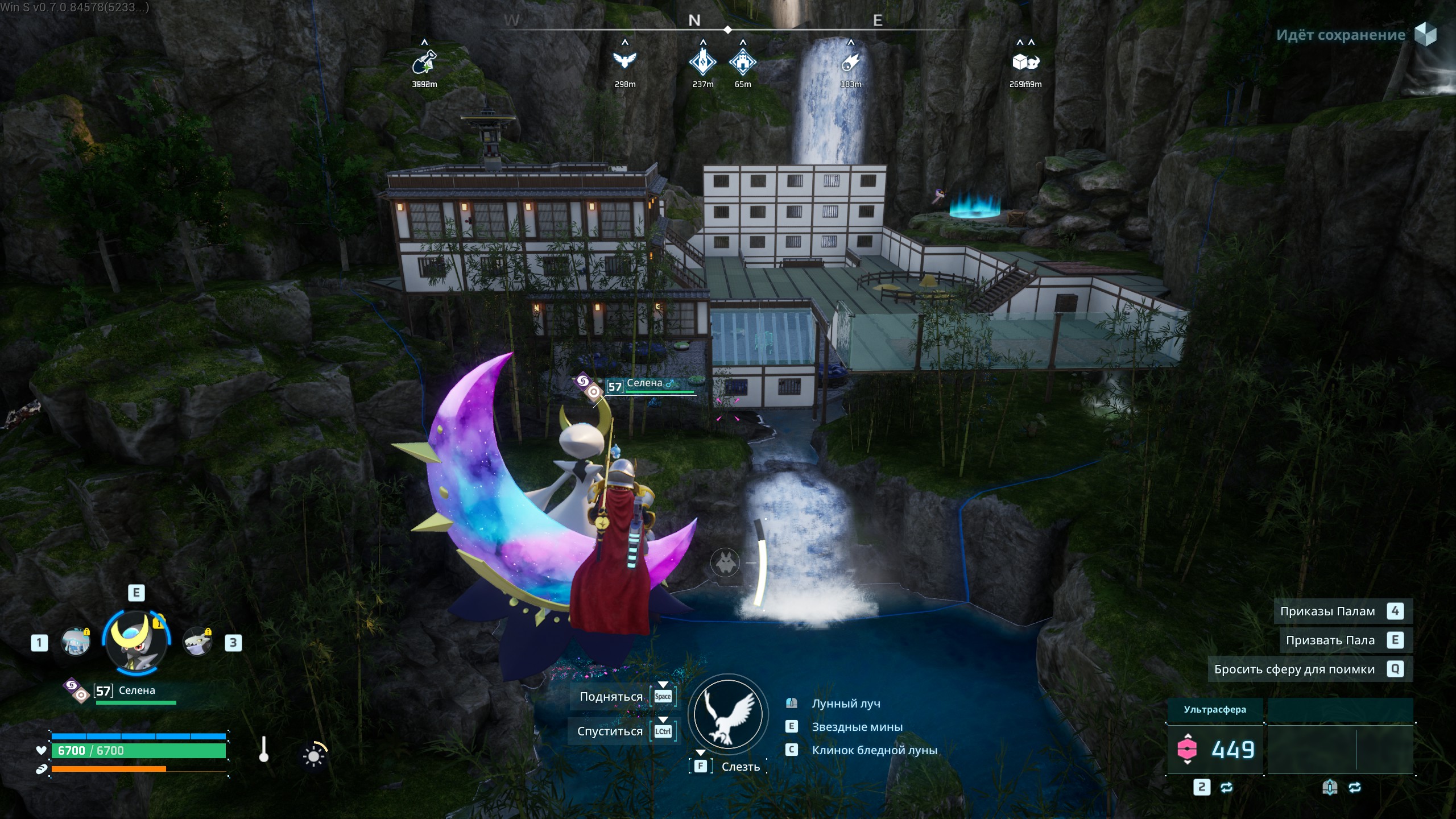This screenshot has height=819, width=1456.
Task: Activate the Клинок бледной луны skill
Action: pyautogui.click(x=874, y=750)
